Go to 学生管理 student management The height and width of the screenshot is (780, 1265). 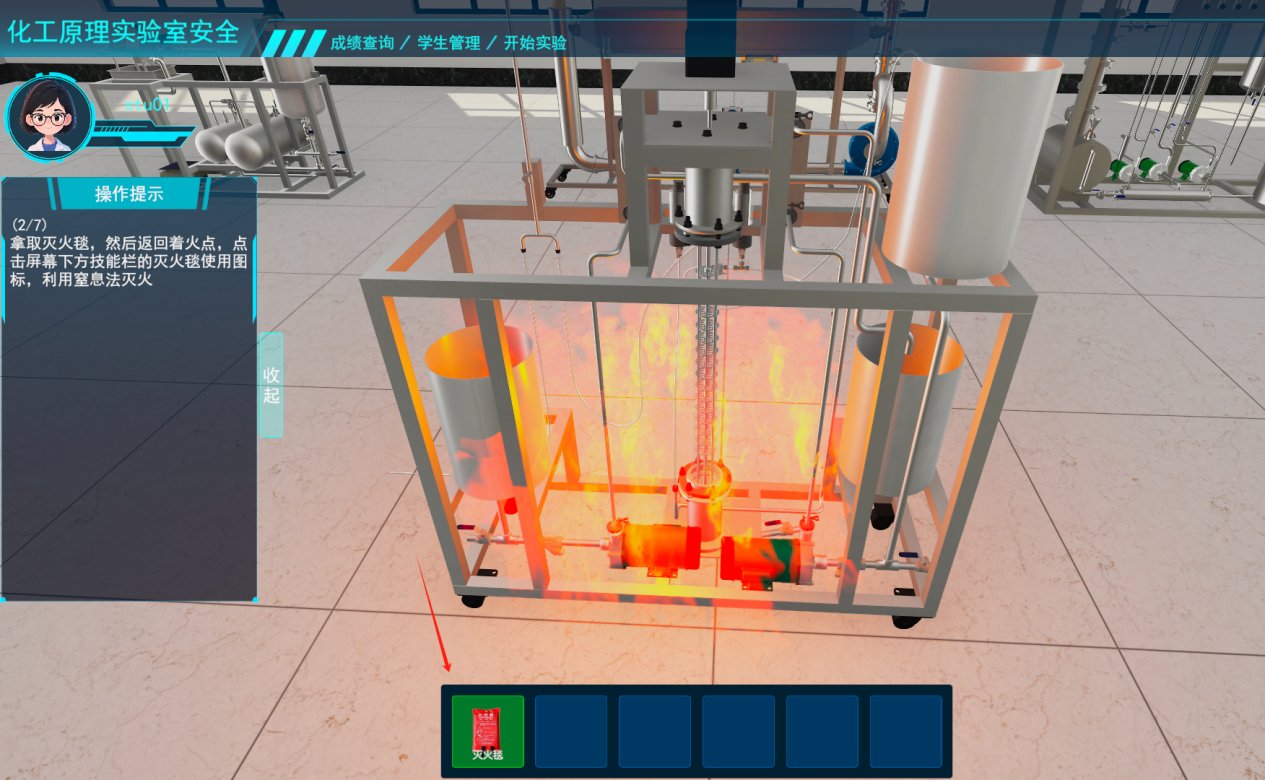449,43
